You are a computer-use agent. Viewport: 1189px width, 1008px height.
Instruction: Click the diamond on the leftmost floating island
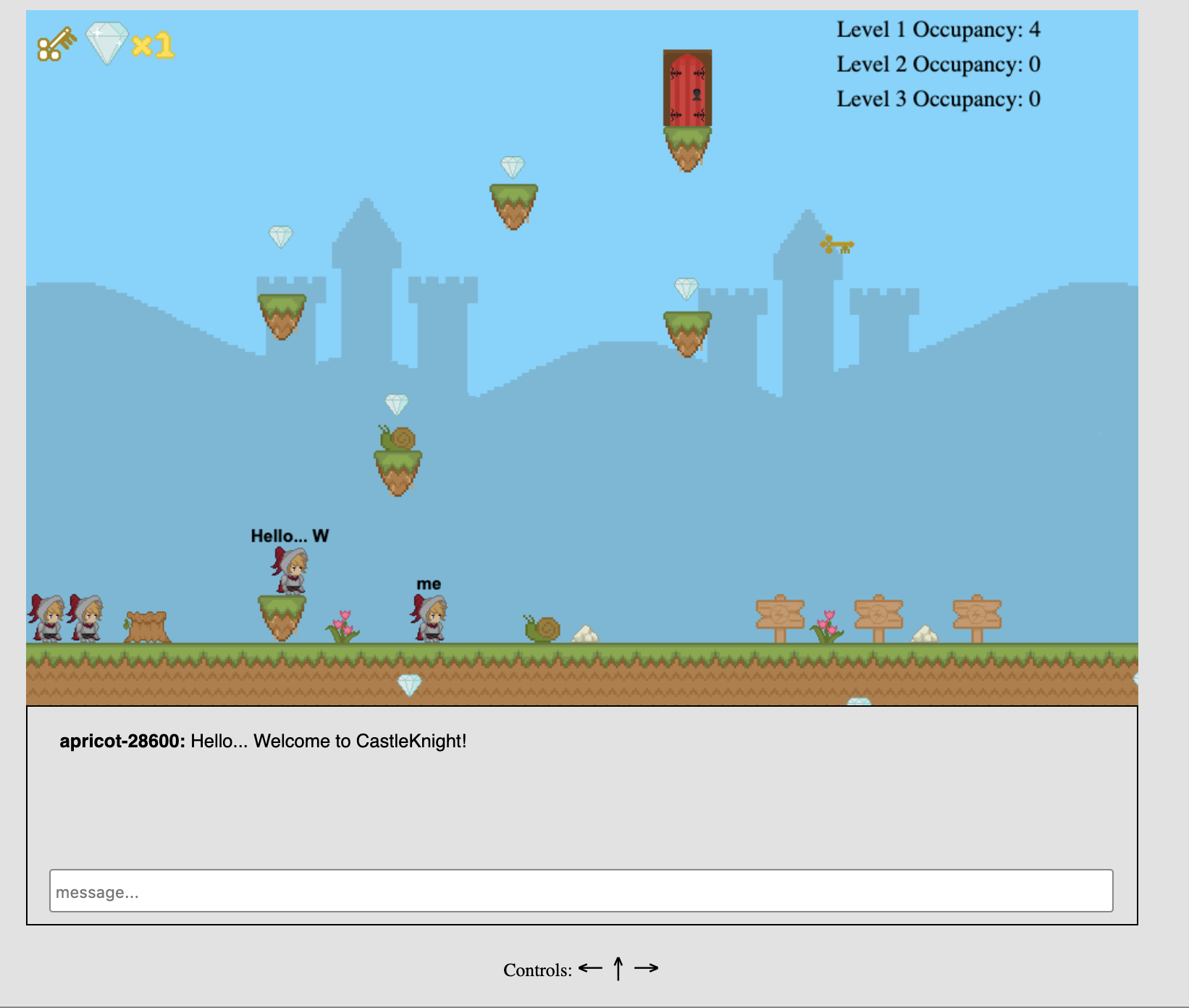[281, 236]
